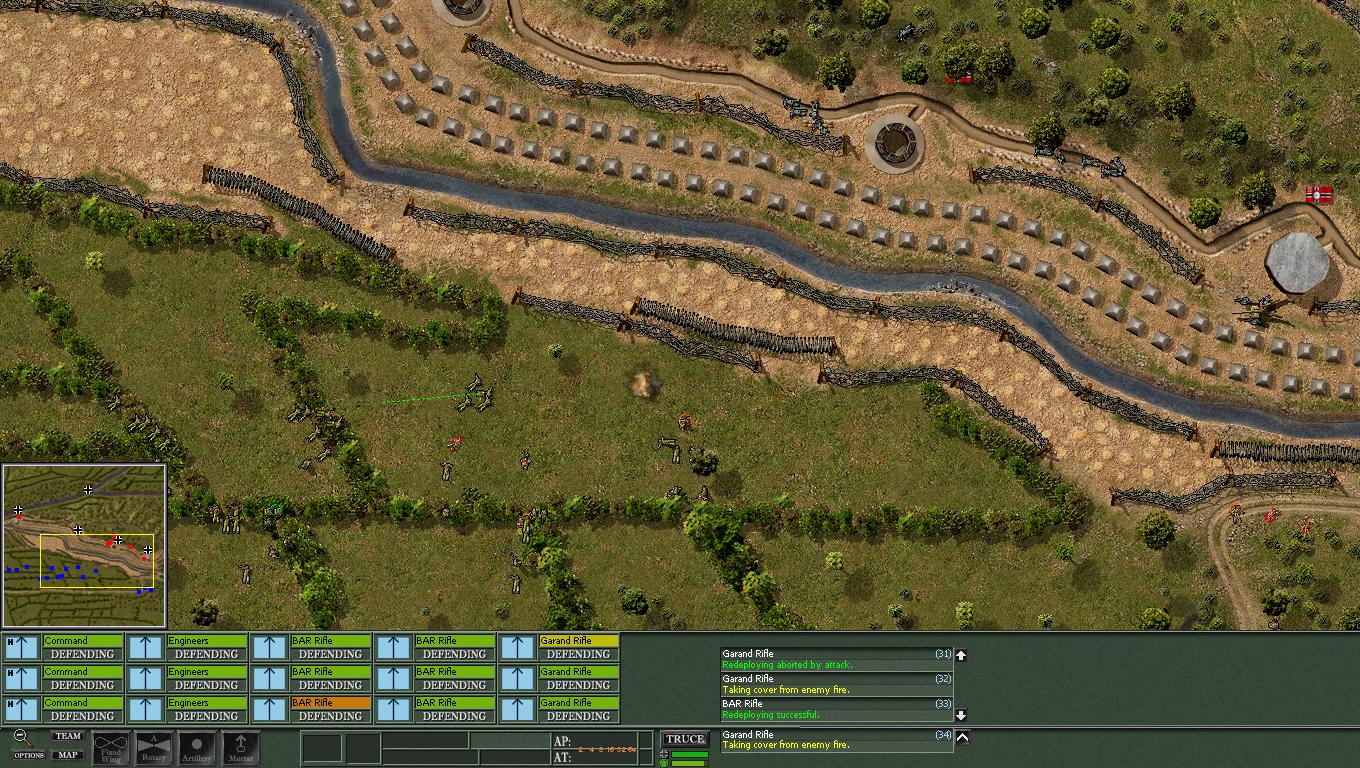Switch the panel to TEAM view
The image size is (1360, 768).
pos(68,736)
